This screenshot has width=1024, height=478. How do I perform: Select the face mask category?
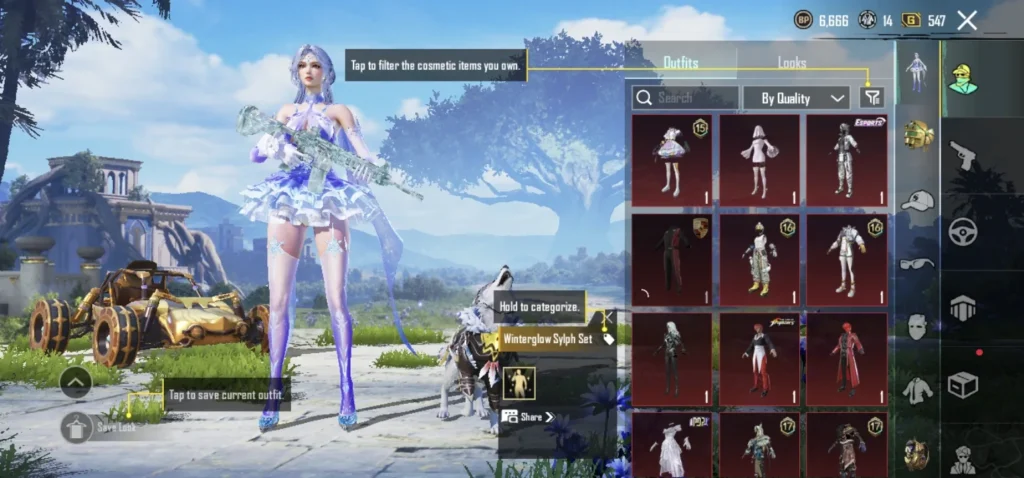tap(917, 326)
